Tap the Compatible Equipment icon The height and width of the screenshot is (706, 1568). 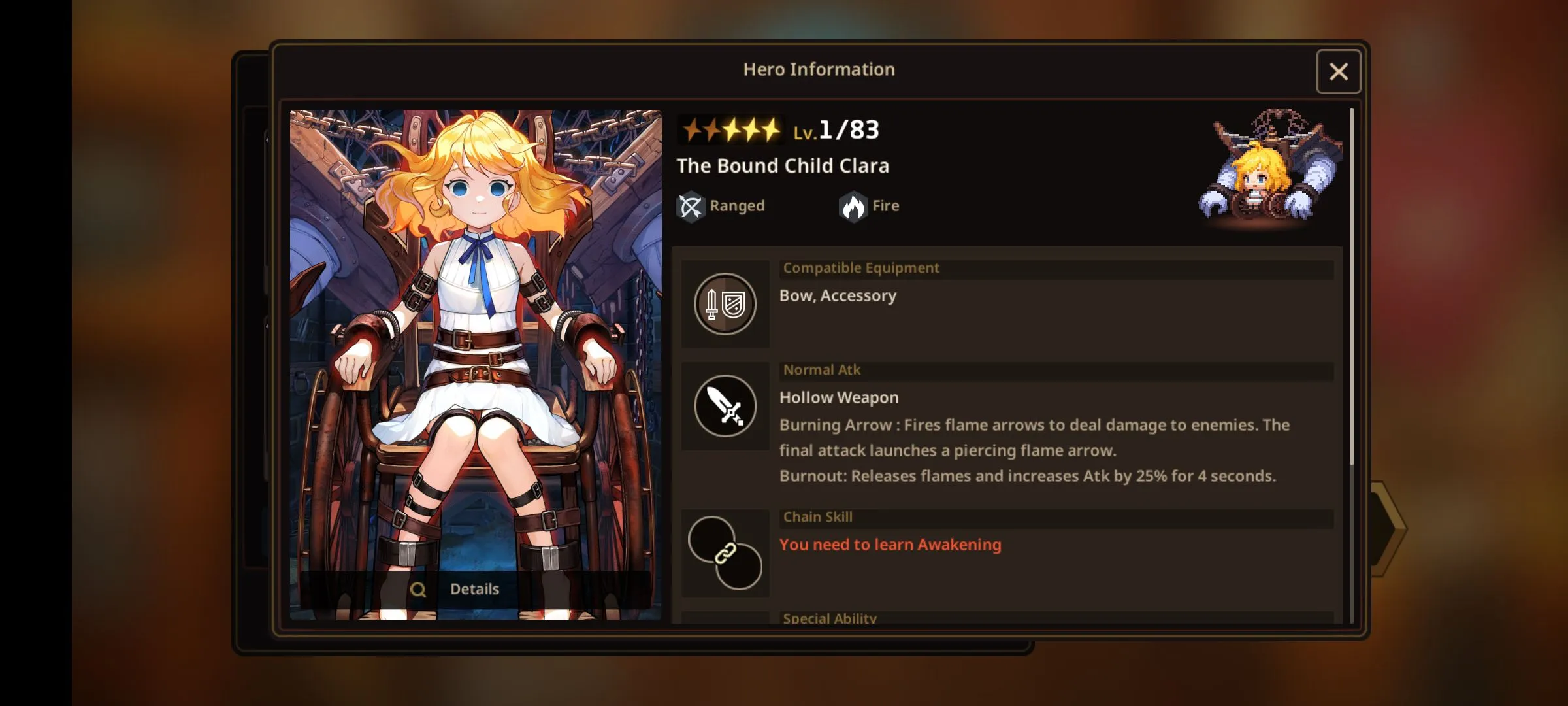pos(725,304)
